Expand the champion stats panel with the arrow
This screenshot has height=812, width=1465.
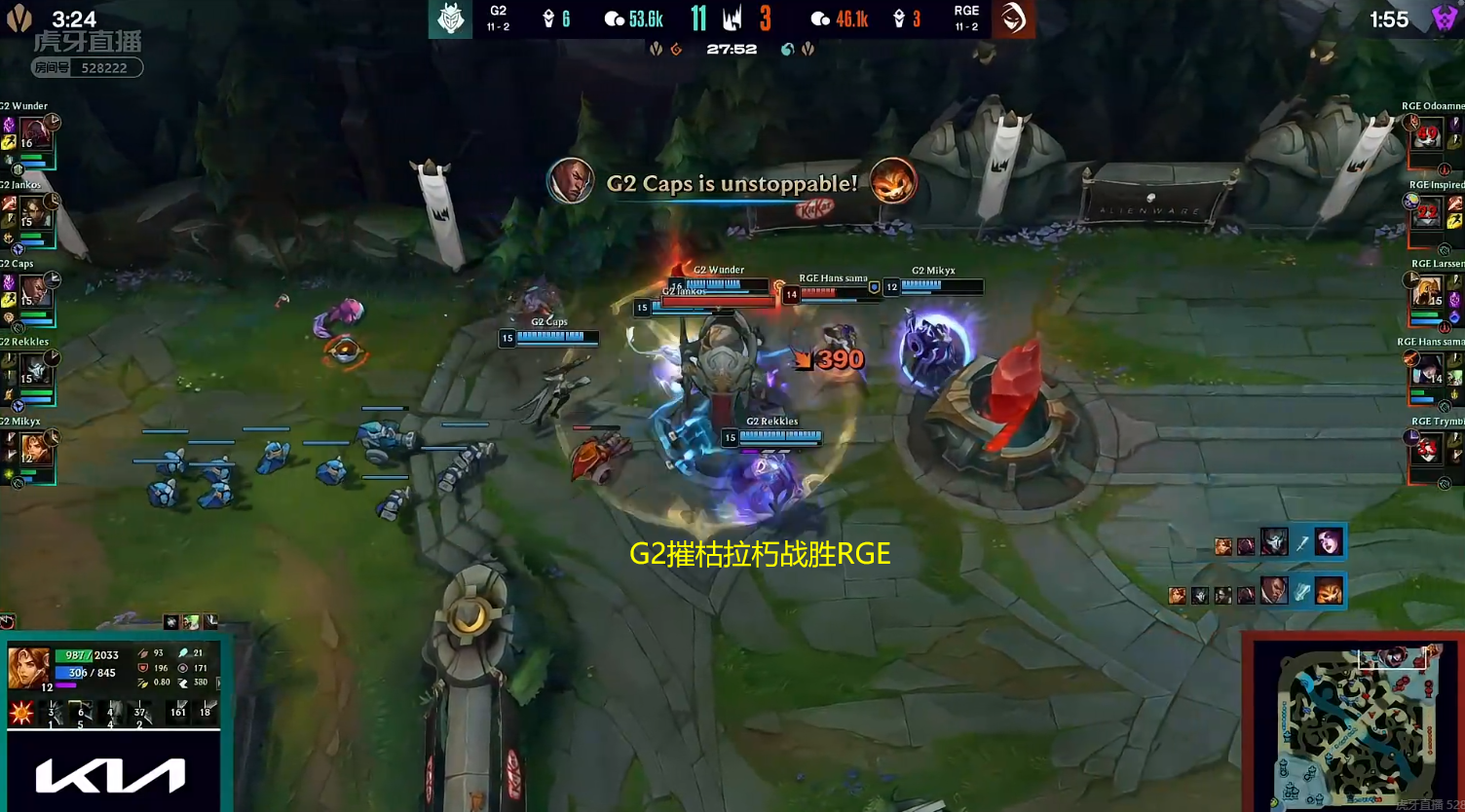(218, 682)
